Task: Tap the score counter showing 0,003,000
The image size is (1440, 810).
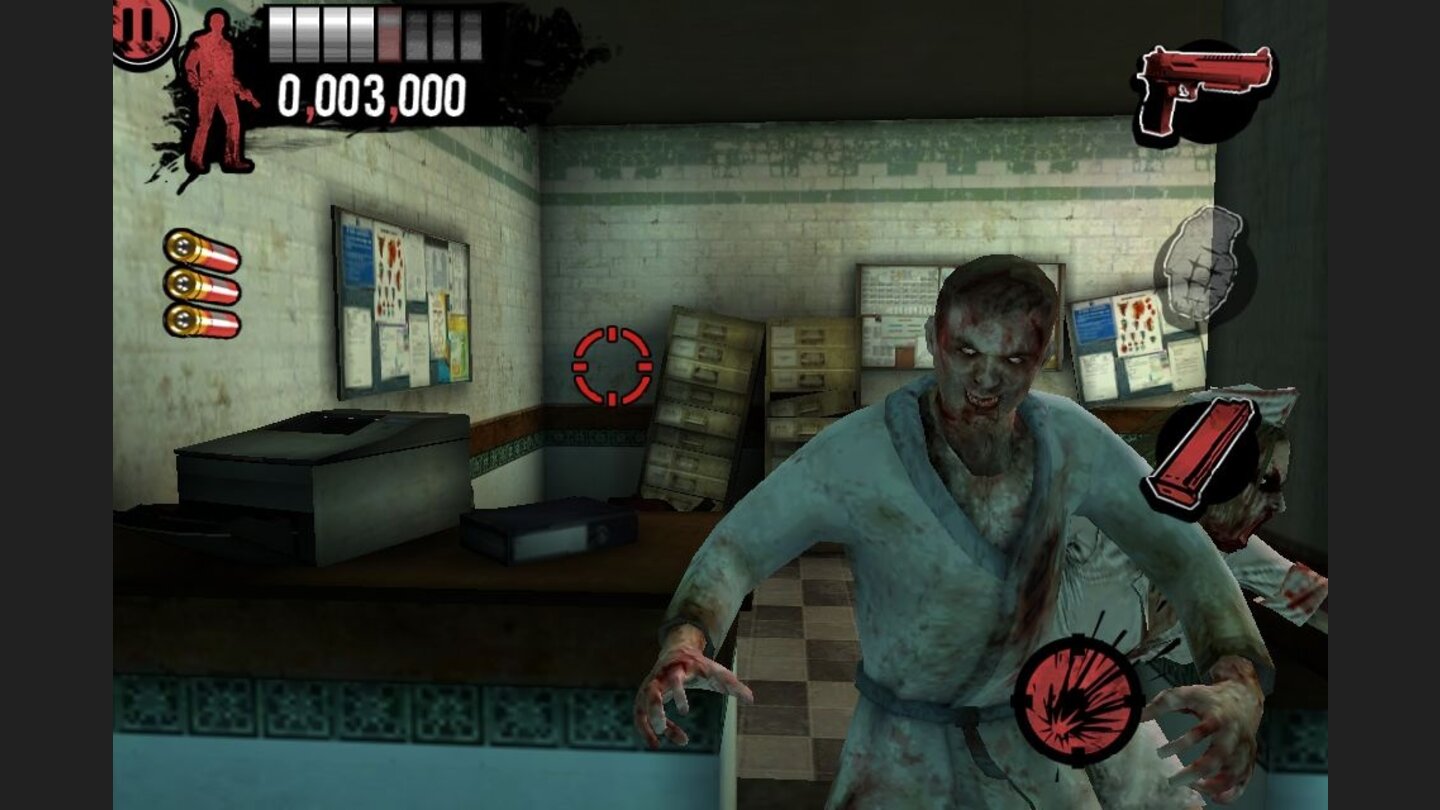Action: pyautogui.click(x=370, y=95)
